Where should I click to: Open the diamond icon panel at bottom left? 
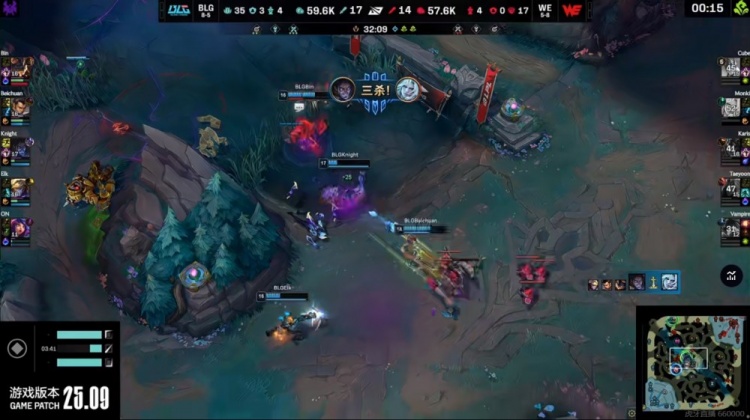click(x=17, y=349)
